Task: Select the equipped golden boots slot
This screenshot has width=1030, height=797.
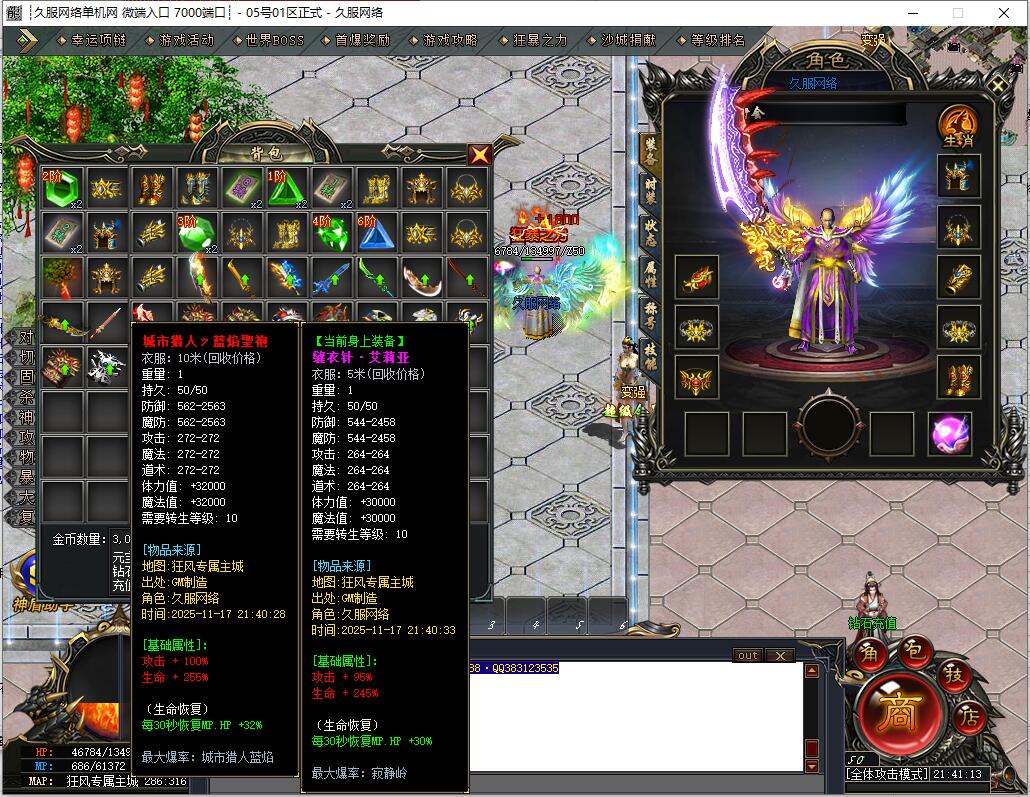Action: pyautogui.click(x=958, y=376)
